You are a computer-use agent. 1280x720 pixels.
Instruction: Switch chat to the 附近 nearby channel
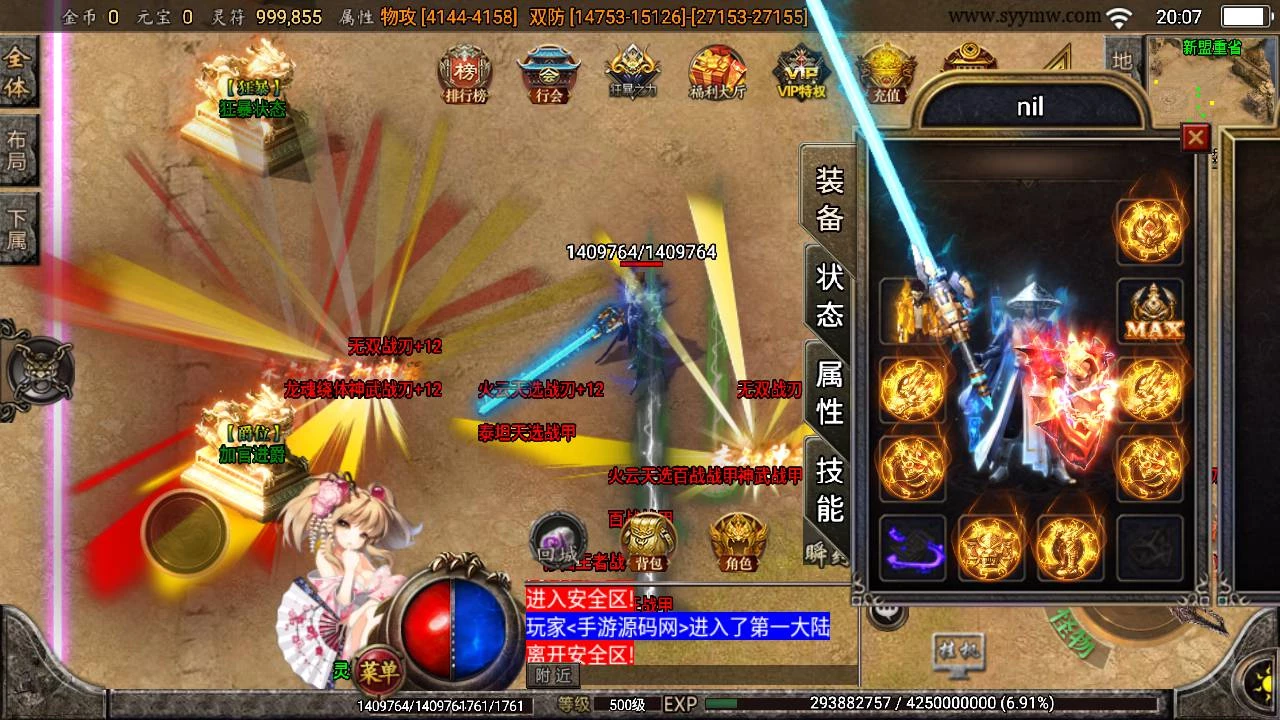553,675
